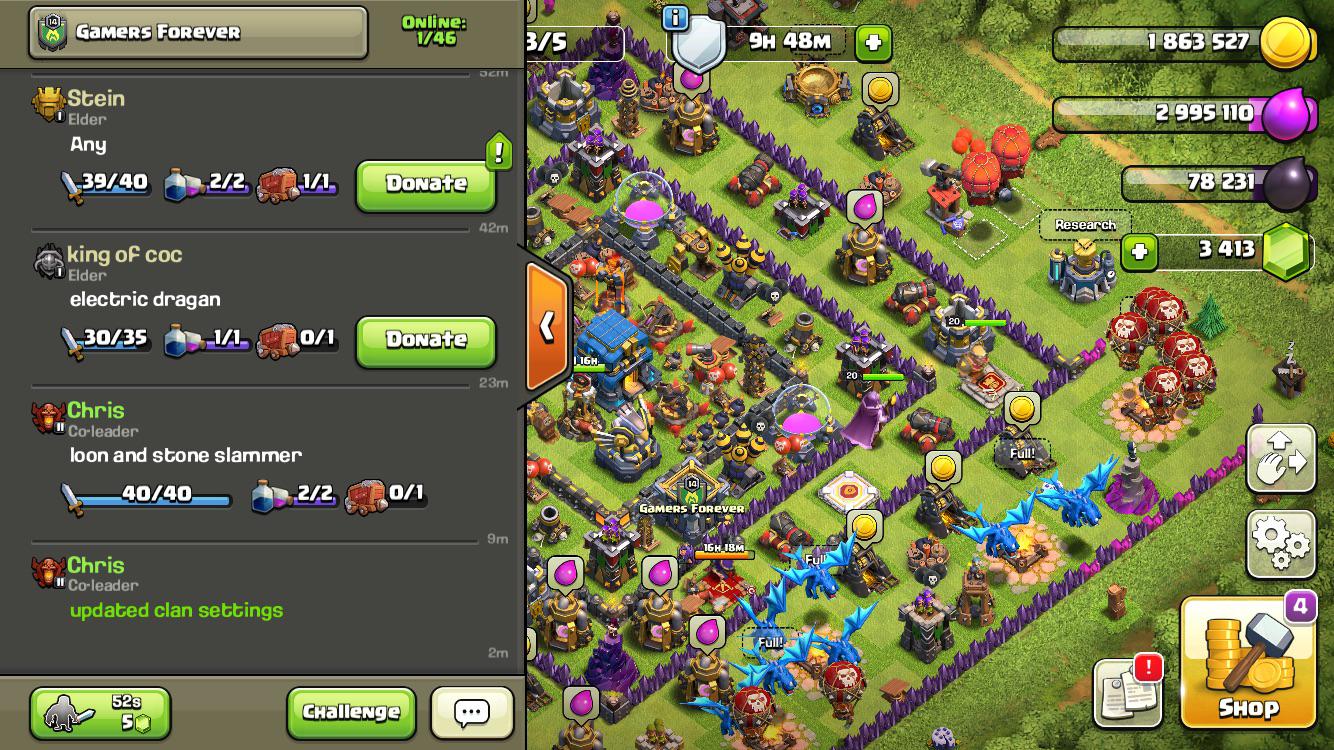Open king of coc's player profile

tap(124, 255)
